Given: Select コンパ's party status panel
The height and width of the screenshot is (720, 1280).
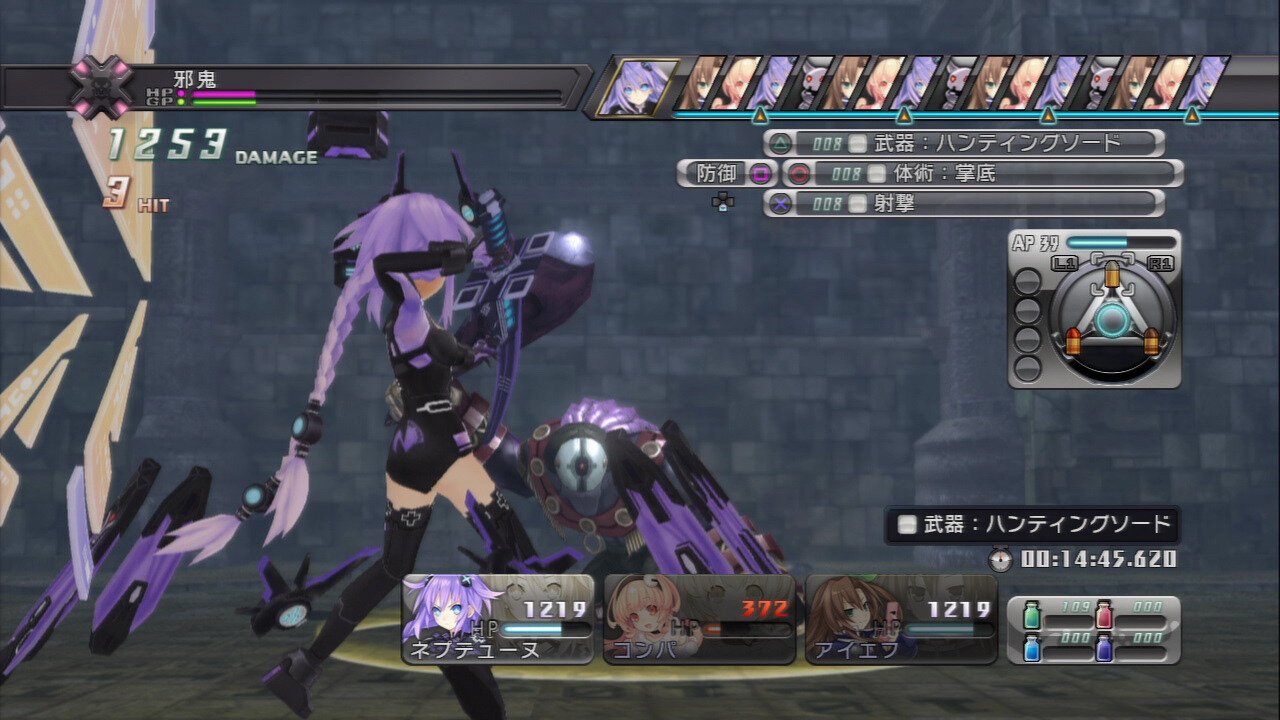Looking at the screenshot, I should tap(699, 620).
